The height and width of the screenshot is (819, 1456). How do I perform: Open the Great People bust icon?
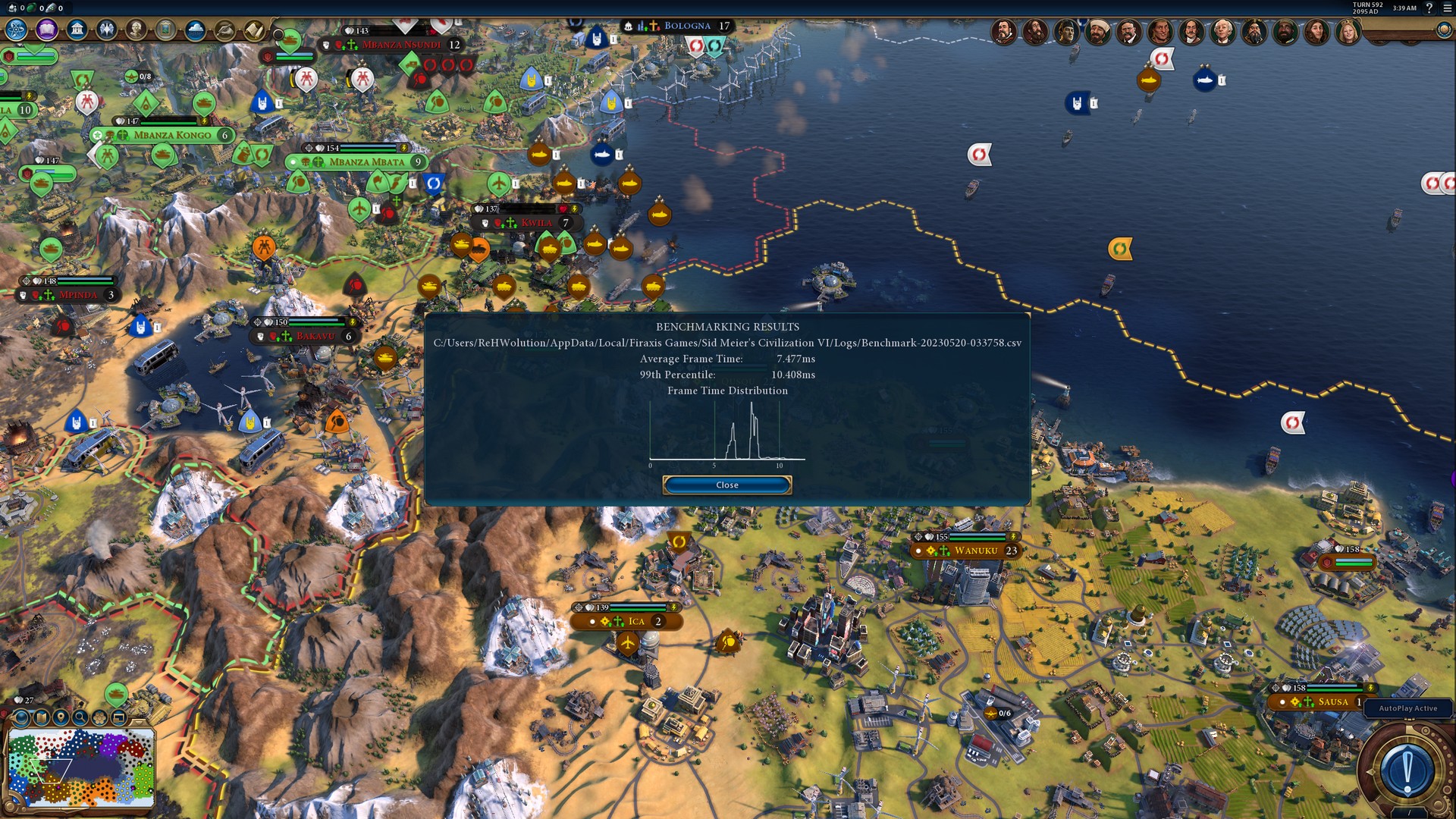coord(136,30)
